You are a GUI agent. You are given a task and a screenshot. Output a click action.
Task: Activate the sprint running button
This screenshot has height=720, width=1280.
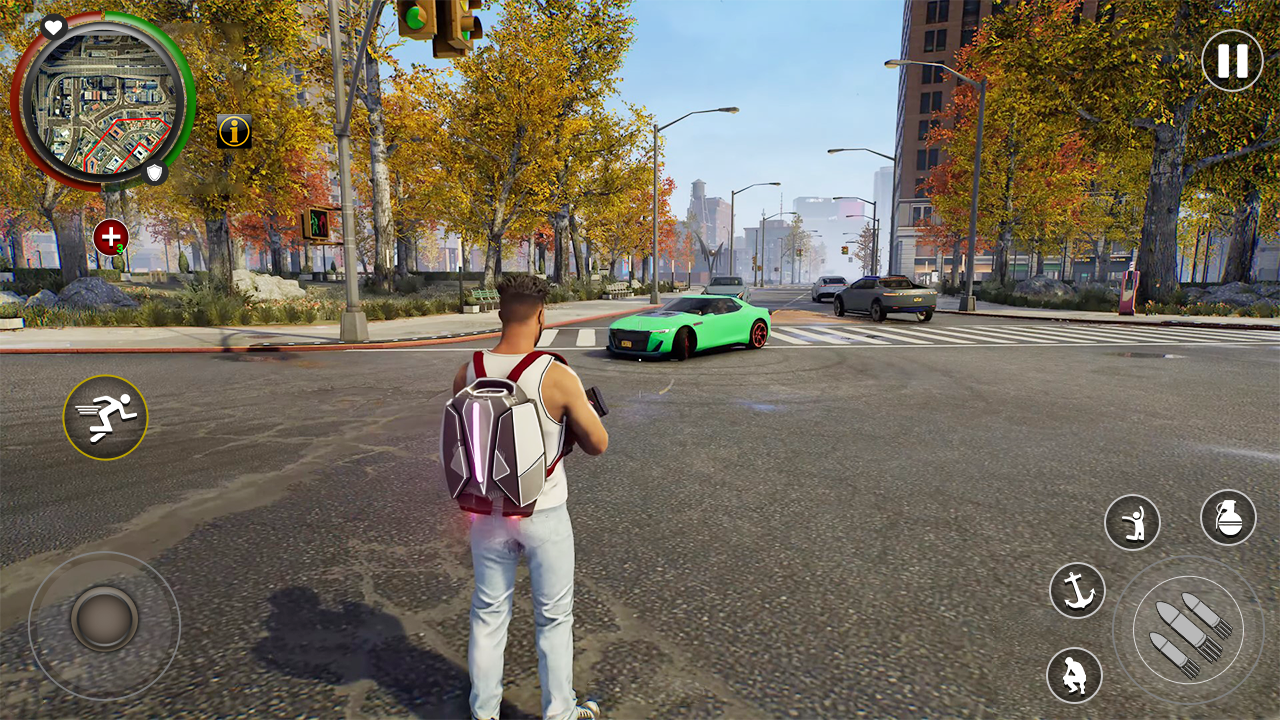pos(106,418)
